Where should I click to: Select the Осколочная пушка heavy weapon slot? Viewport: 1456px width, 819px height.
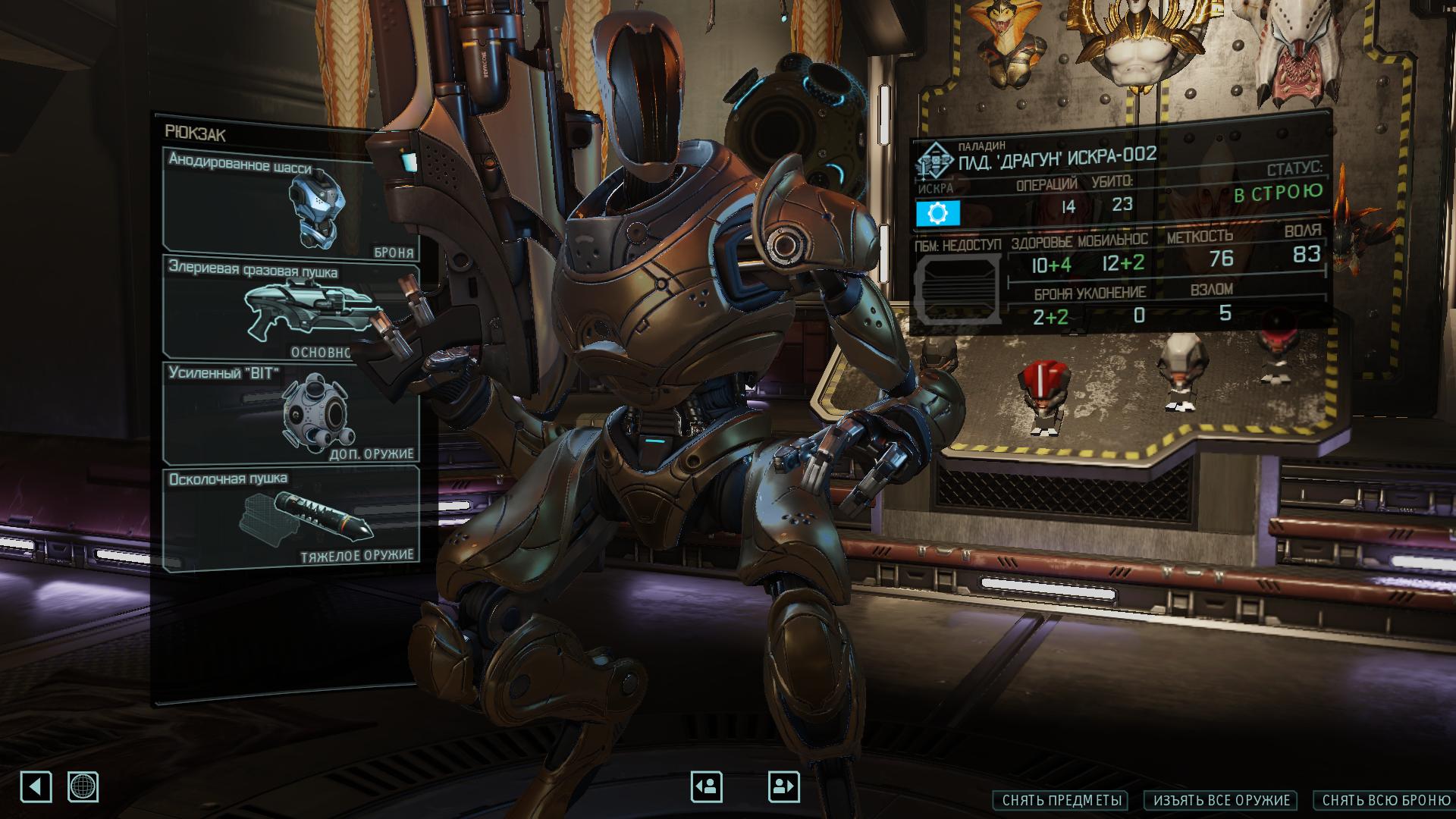point(290,519)
